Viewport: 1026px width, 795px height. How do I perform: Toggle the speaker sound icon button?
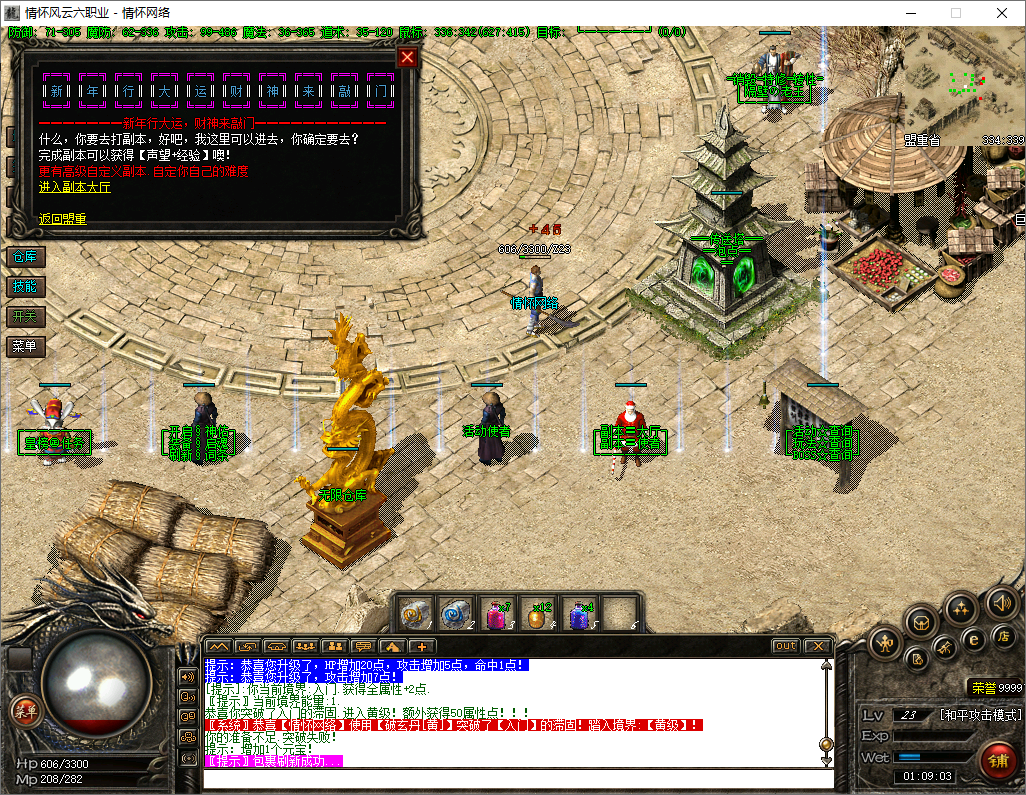[1002, 602]
